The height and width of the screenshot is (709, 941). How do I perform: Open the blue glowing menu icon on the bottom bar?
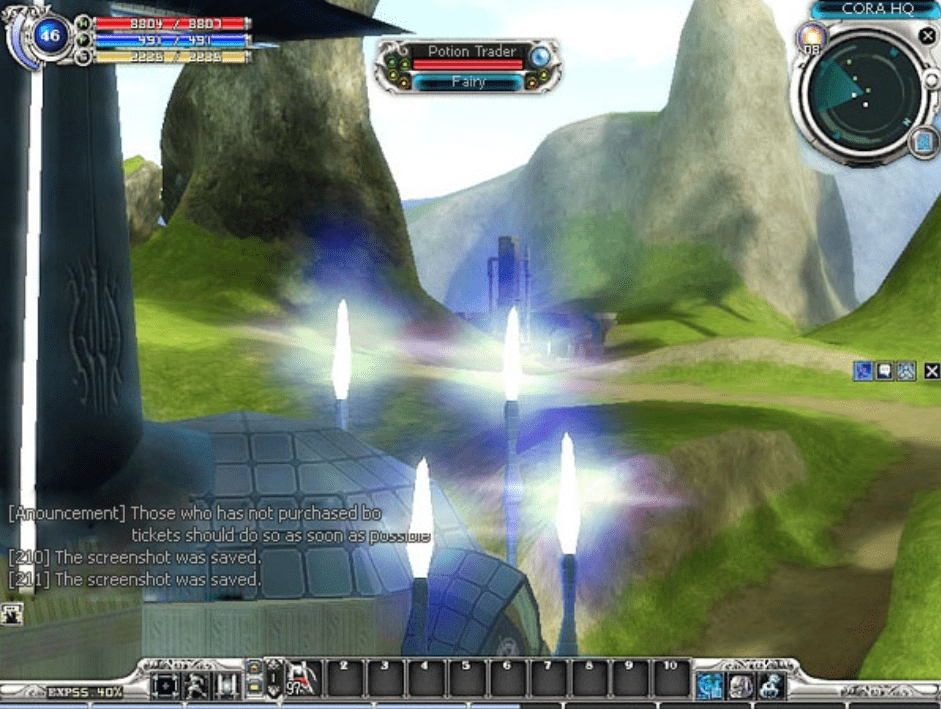point(710,685)
